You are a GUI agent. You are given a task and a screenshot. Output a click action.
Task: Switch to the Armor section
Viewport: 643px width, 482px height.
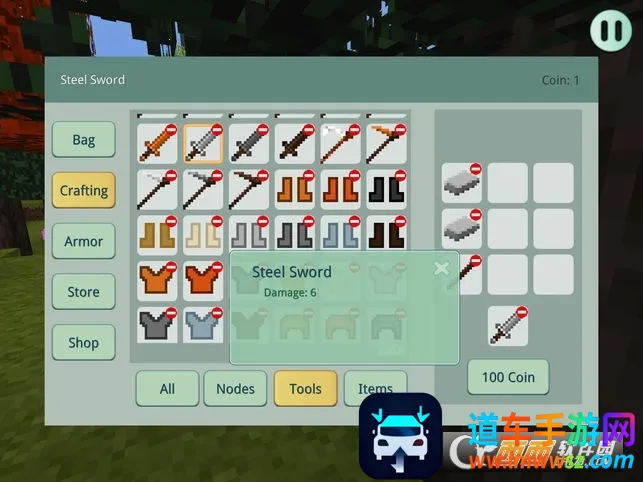click(x=84, y=241)
